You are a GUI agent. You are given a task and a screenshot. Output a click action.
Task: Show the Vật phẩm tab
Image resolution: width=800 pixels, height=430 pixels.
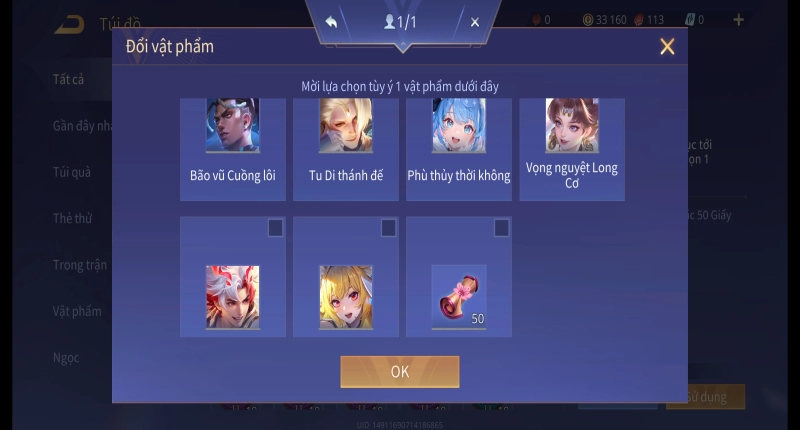[x=77, y=311]
